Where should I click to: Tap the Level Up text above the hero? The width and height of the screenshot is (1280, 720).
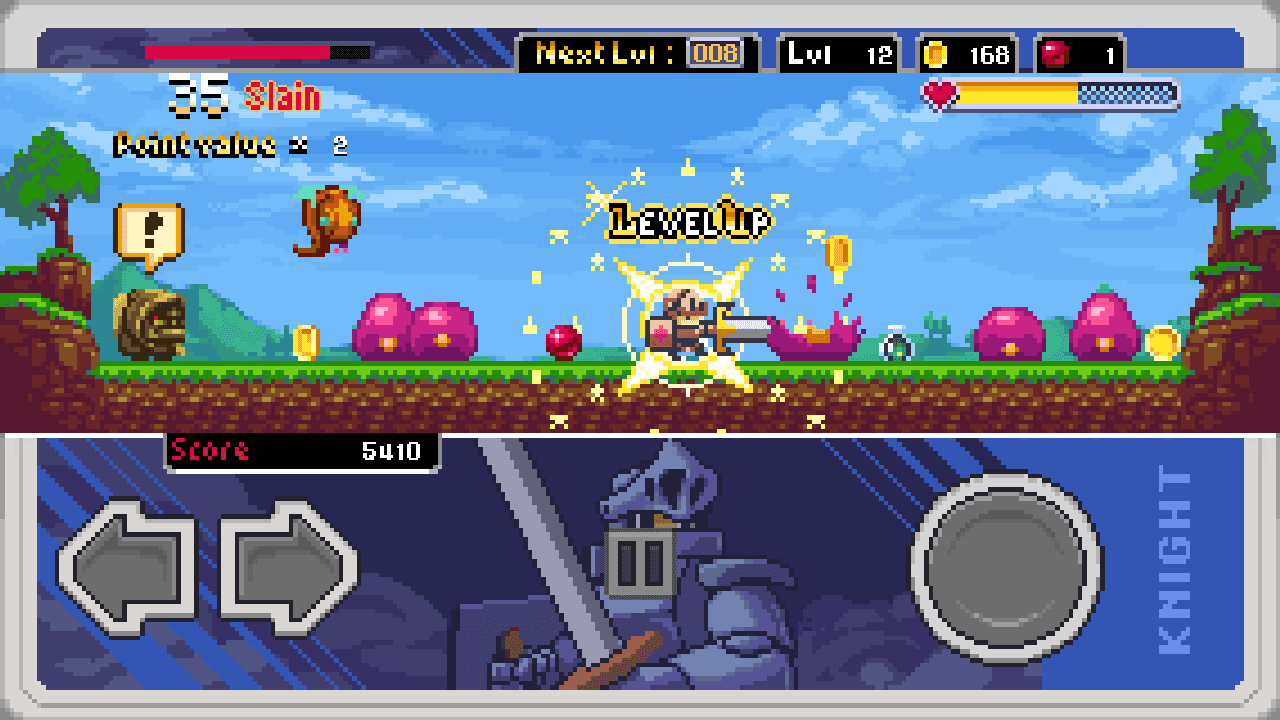(688, 218)
